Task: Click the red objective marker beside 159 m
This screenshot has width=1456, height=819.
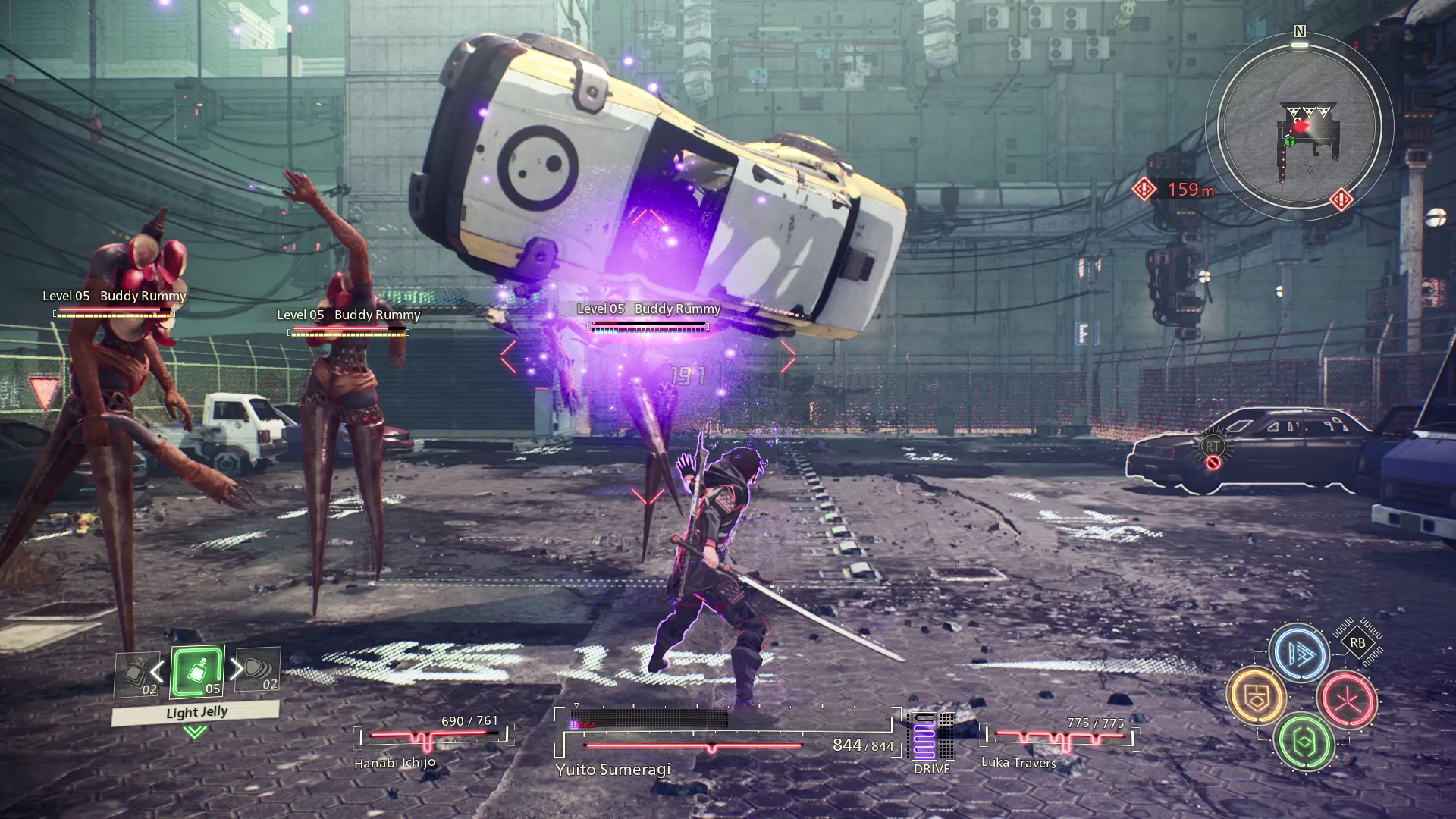Action: coord(1144,190)
